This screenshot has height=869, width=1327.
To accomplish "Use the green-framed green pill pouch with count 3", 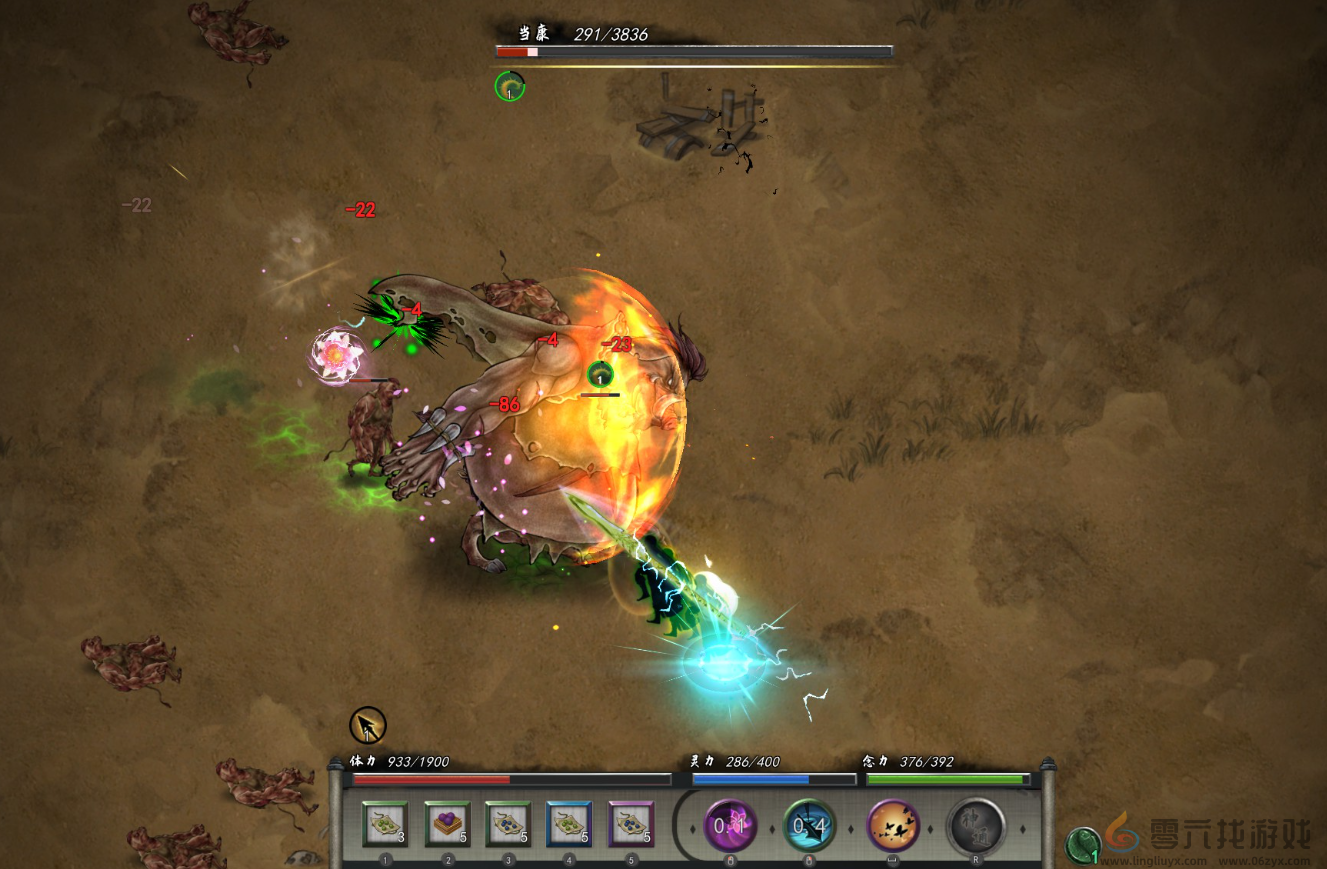I will click(x=385, y=825).
